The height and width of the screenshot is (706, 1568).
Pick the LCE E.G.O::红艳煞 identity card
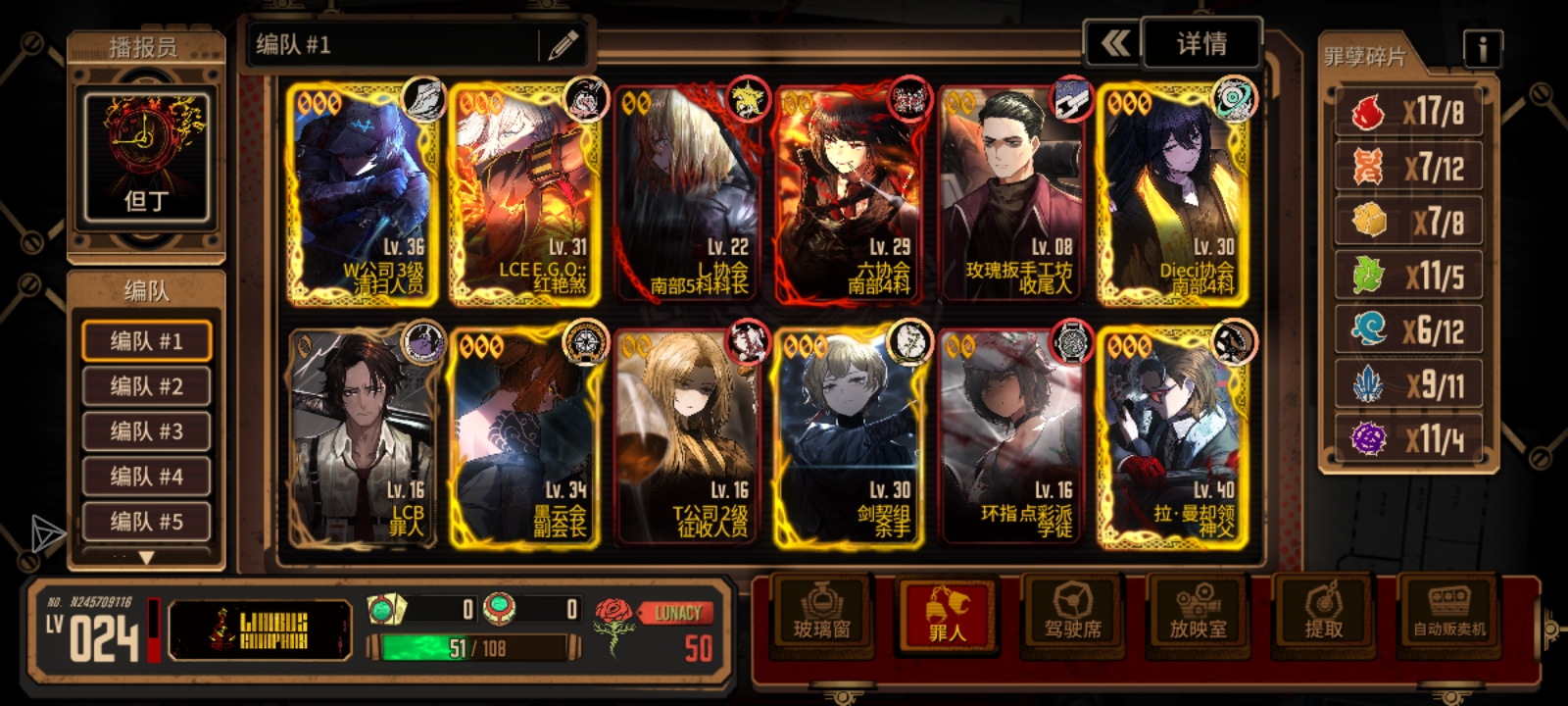[x=524, y=194]
